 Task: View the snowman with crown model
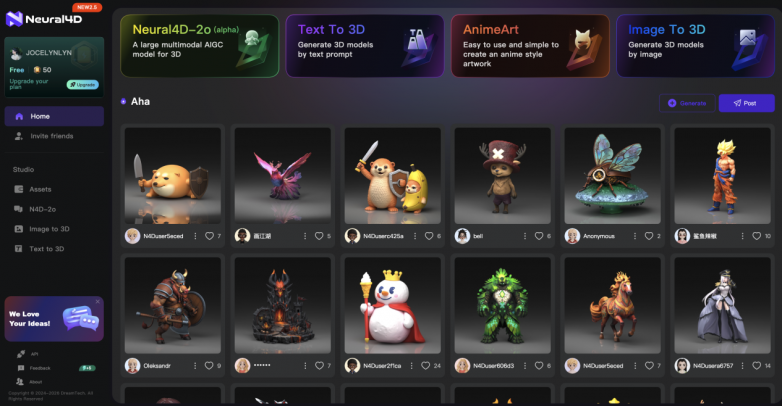tap(392, 304)
